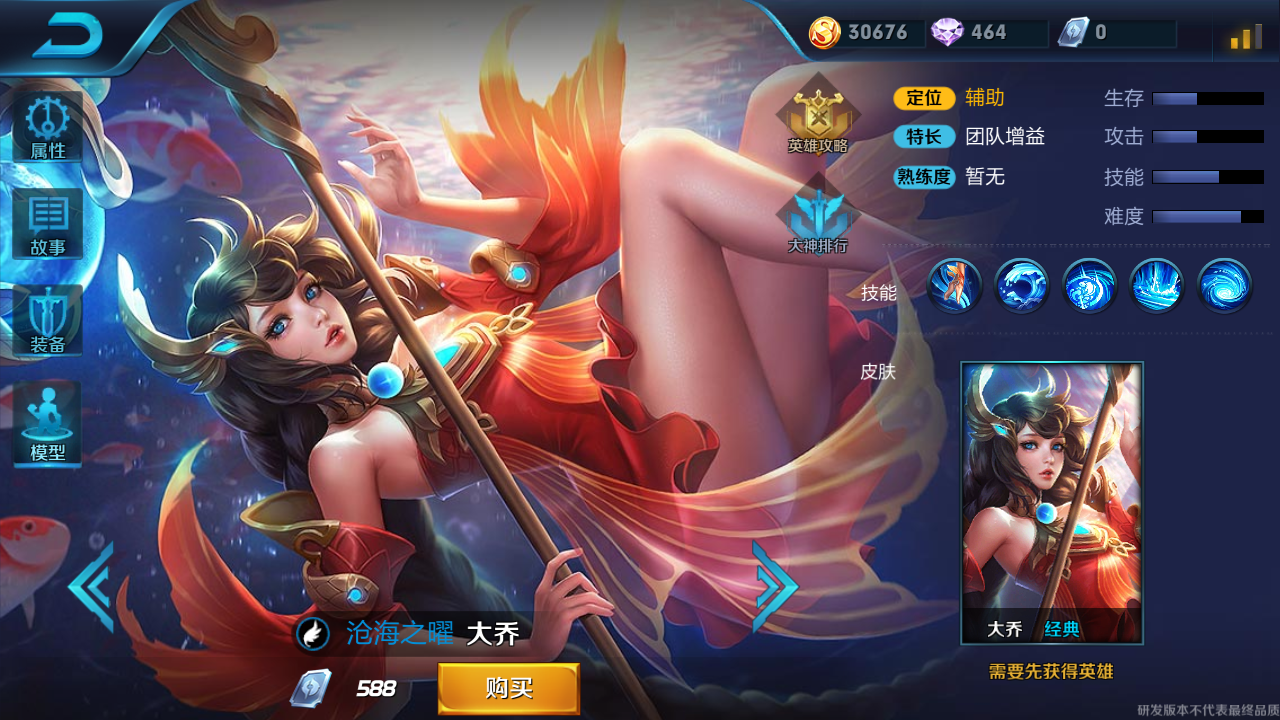
Task: Go to the previous hero arrow
Action: coord(92,587)
